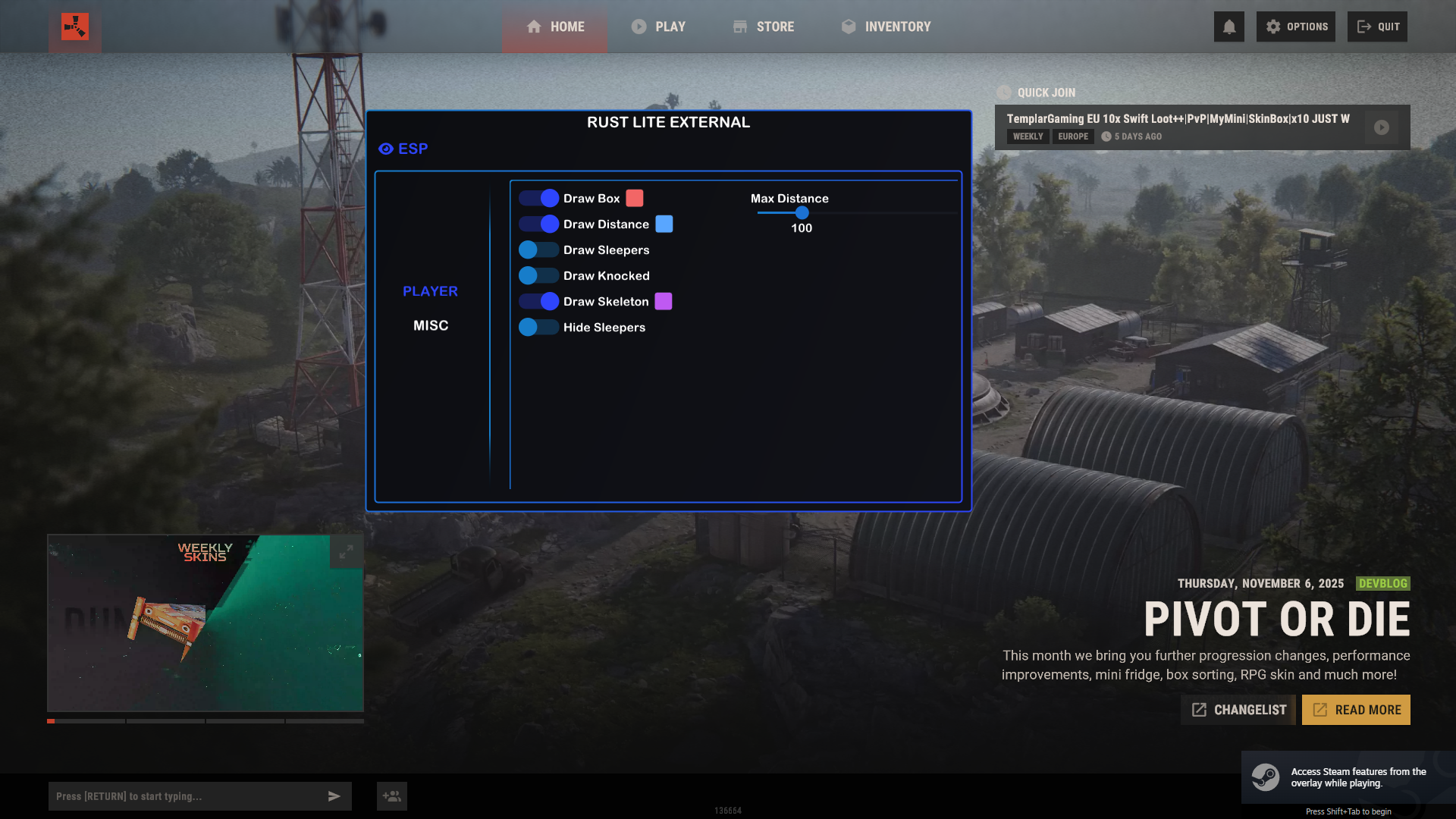The height and width of the screenshot is (819, 1456).
Task: Open the purple Draw Skeleton color swatch
Action: pos(664,302)
